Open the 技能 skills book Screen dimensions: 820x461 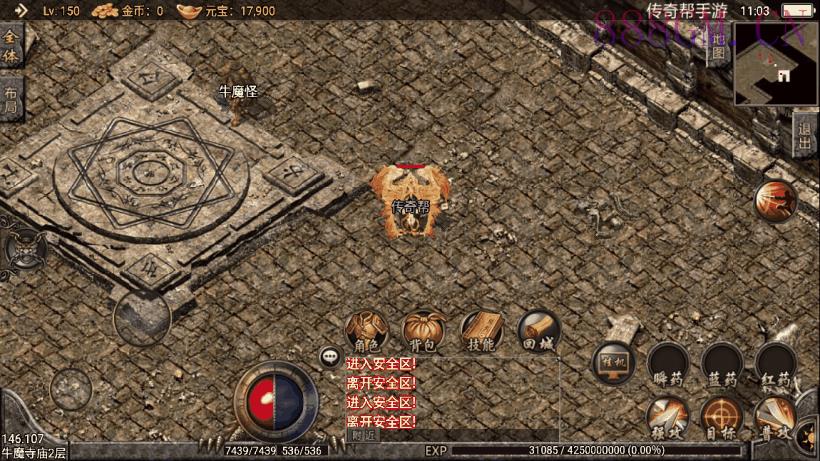[481, 331]
